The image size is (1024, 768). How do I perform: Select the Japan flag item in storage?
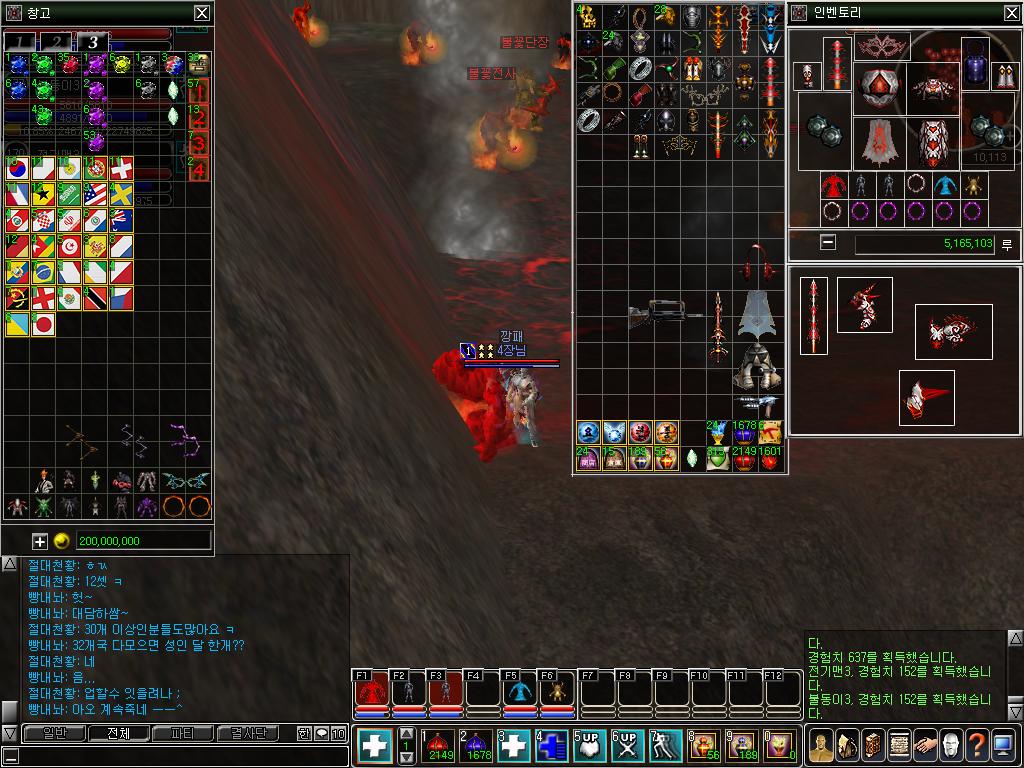(43, 323)
